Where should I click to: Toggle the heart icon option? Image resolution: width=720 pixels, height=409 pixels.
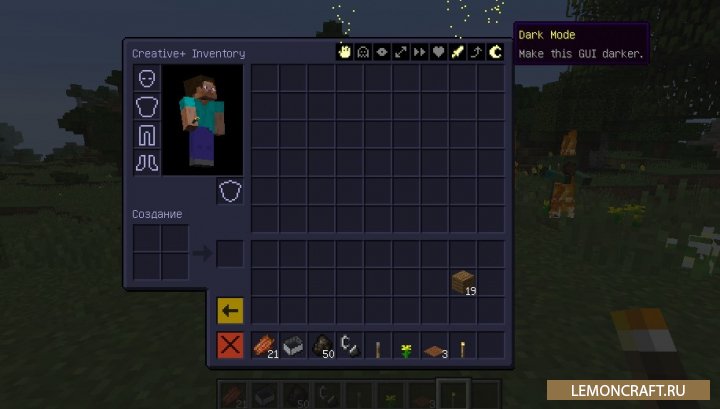point(437,53)
